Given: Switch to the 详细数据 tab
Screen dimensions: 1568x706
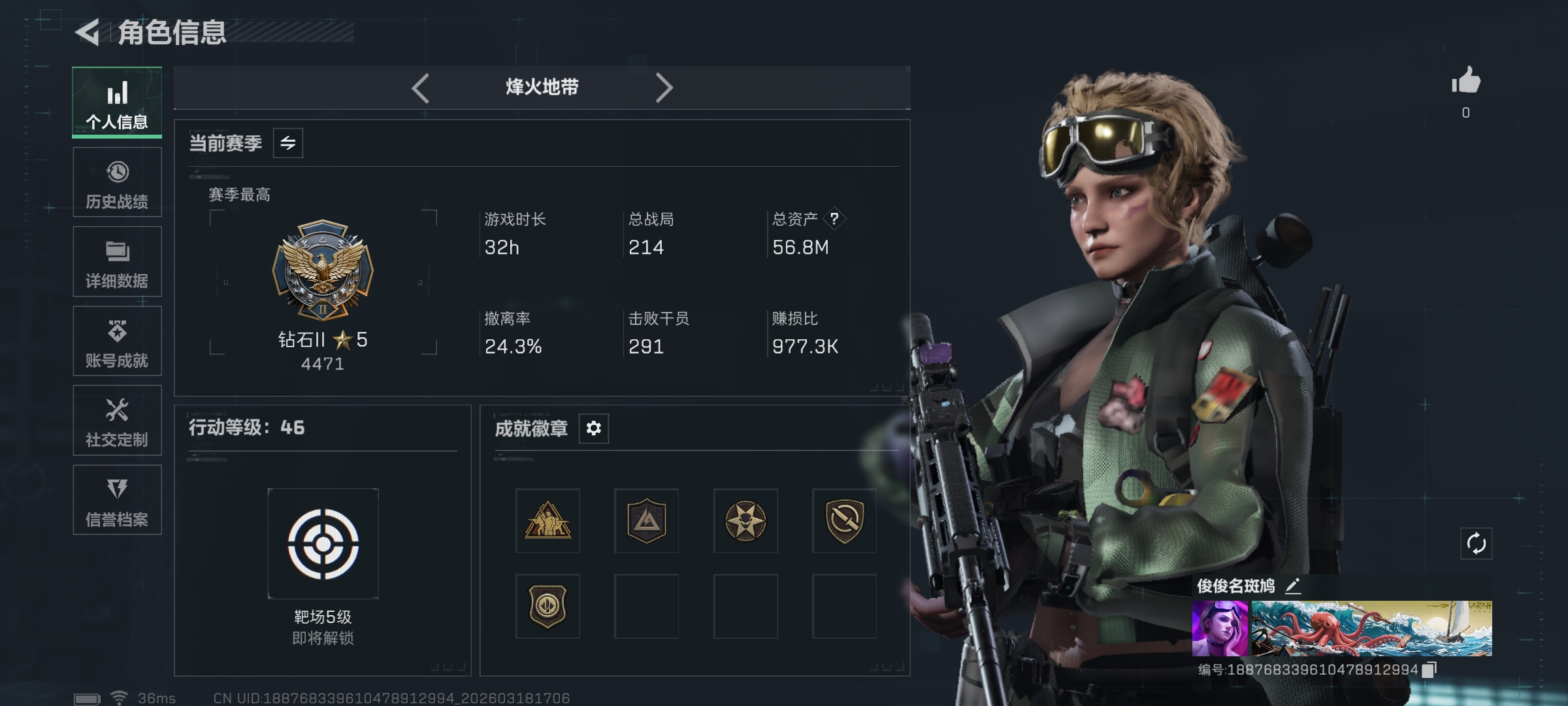Looking at the screenshot, I should pyautogui.click(x=117, y=262).
